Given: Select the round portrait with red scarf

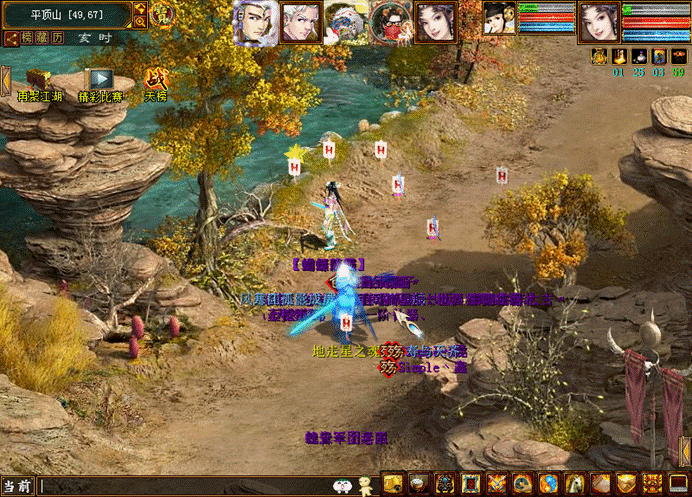Looking at the screenshot, I should point(390,21).
